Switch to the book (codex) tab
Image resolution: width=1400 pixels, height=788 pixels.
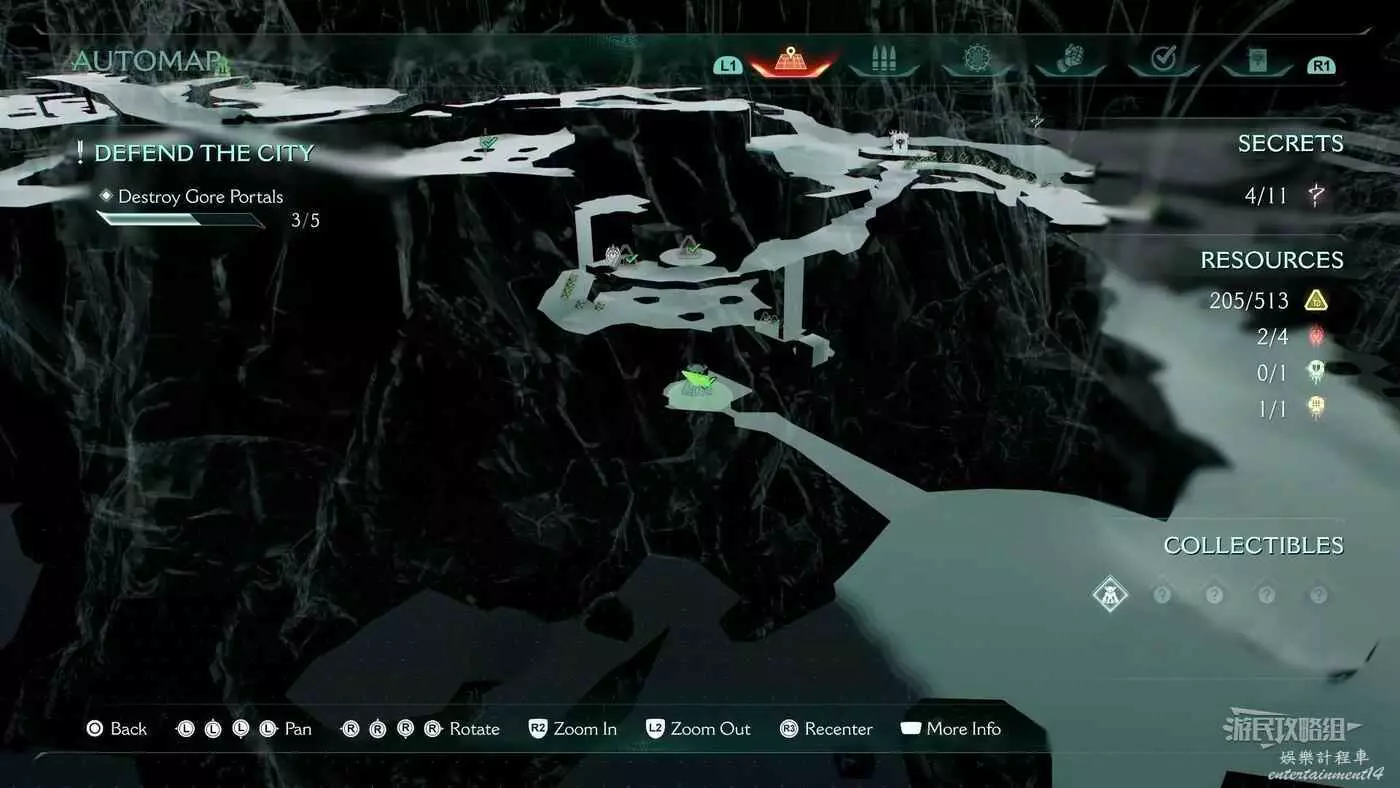pos(1256,61)
